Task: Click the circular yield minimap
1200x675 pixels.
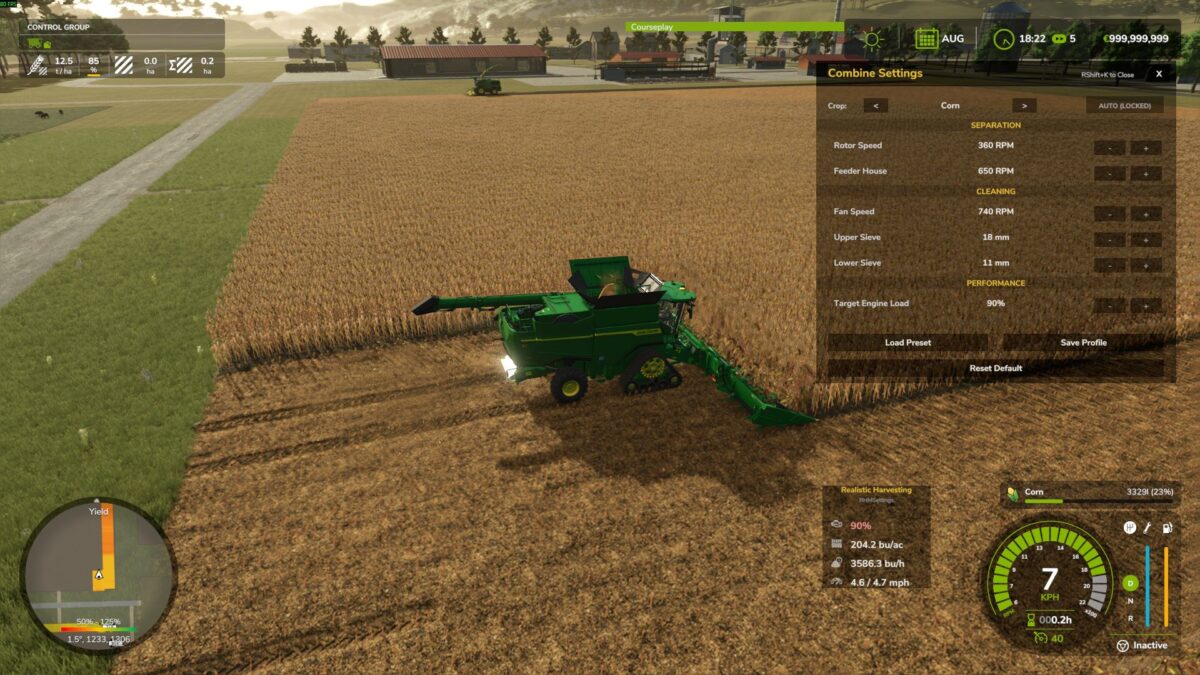Action: 98,575
